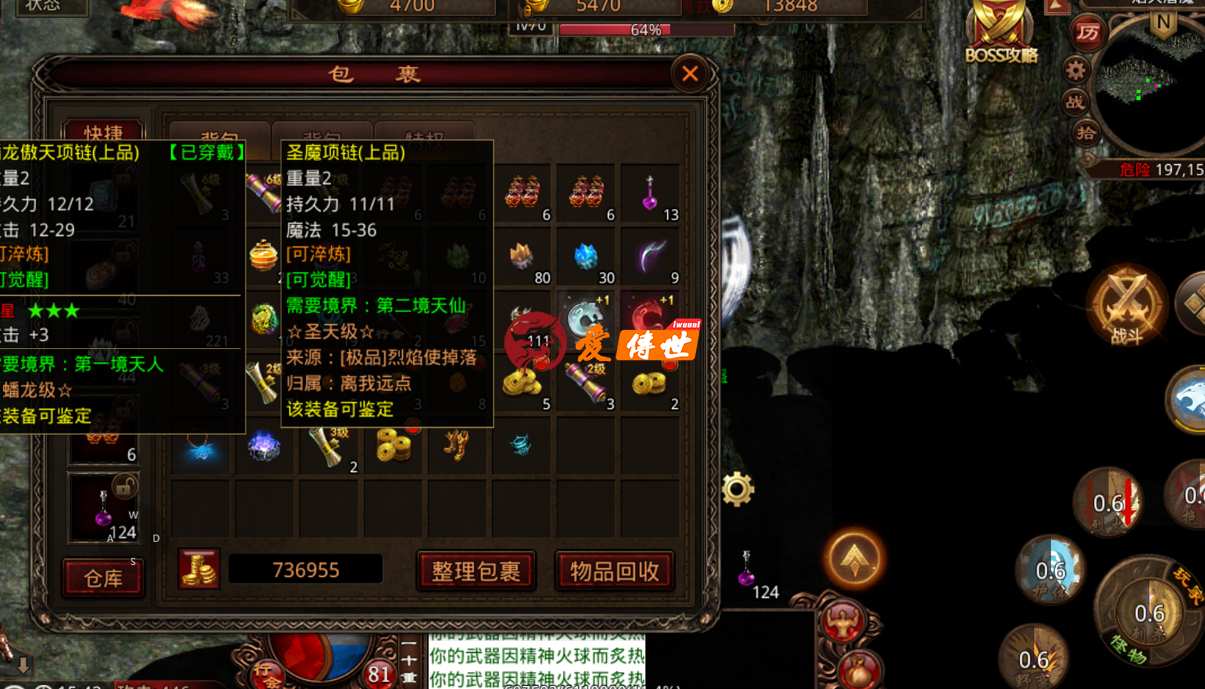Open settings via gear icon near minimap
The image size is (1205, 689).
pyautogui.click(x=1076, y=69)
